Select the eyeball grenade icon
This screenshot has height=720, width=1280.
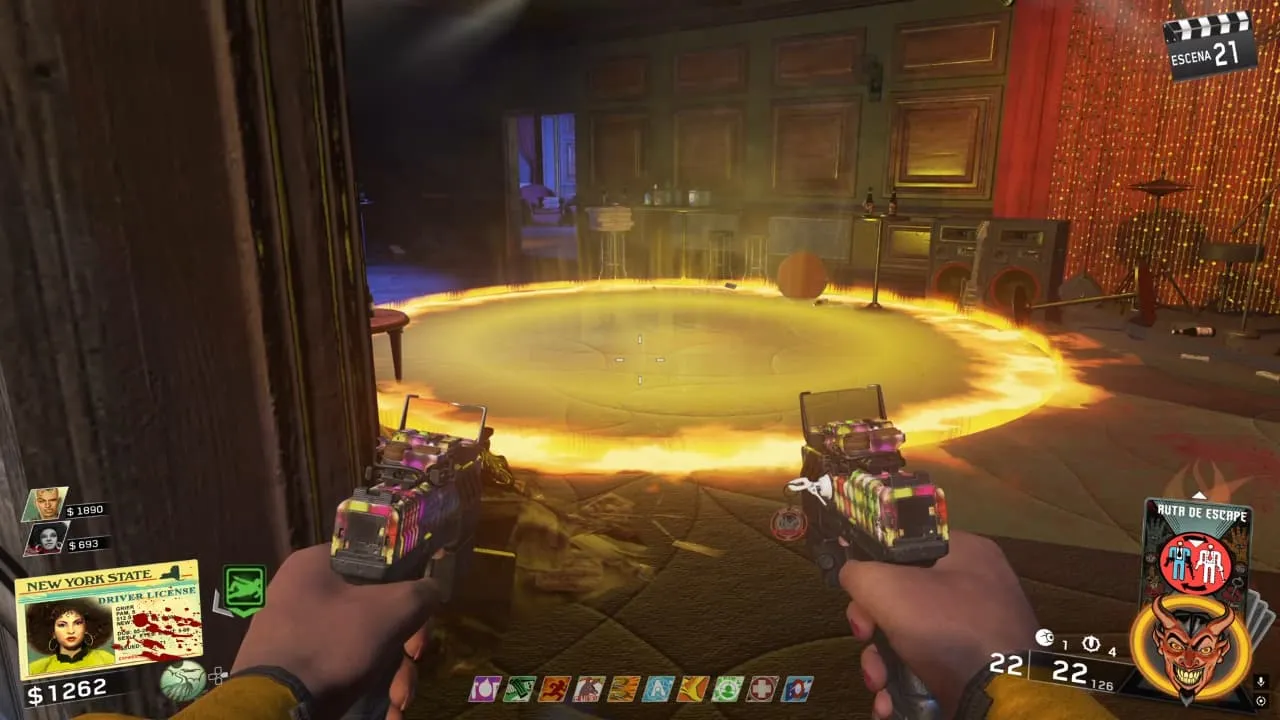click(1044, 637)
